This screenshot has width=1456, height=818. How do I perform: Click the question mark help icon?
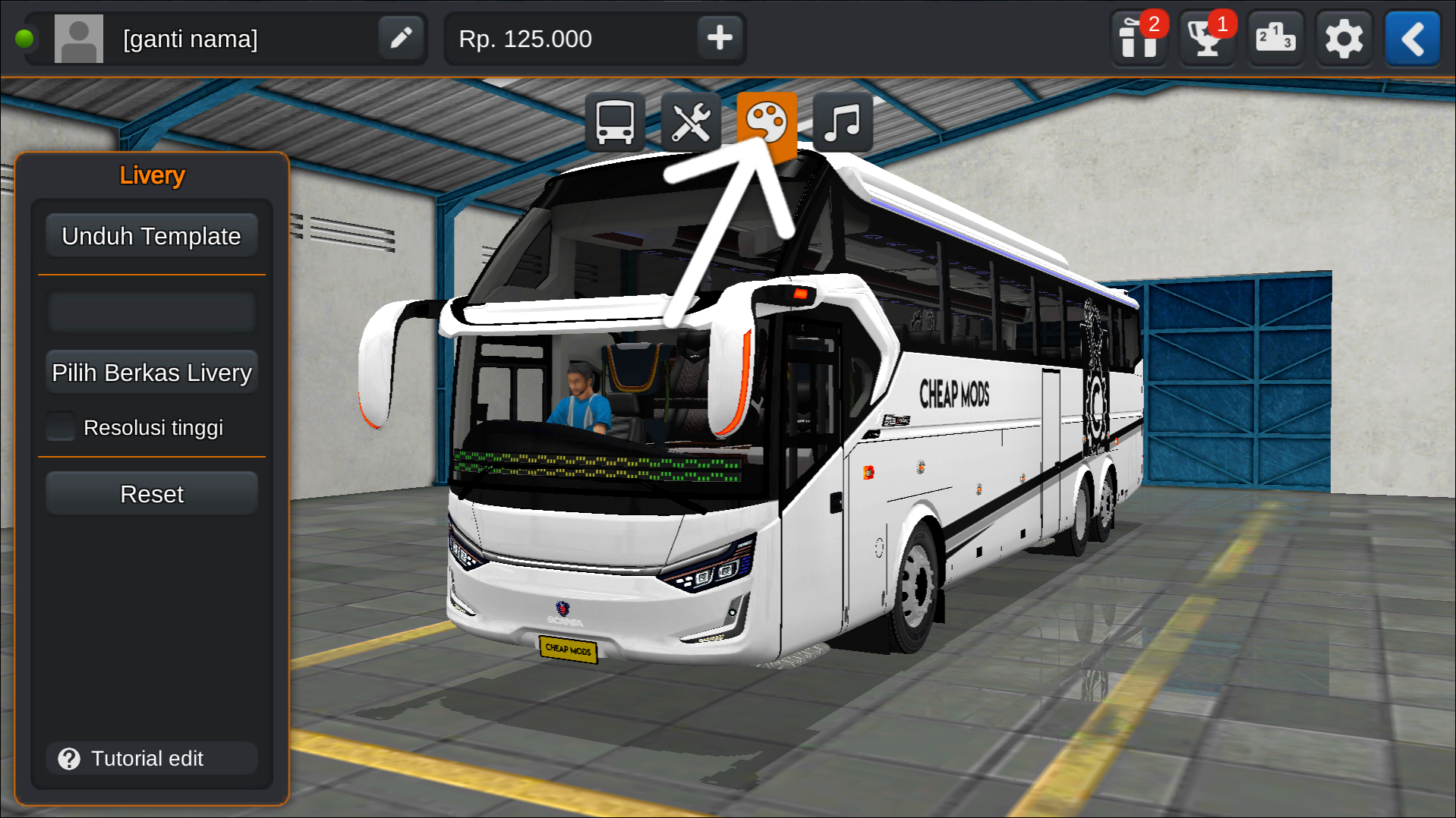click(x=68, y=759)
